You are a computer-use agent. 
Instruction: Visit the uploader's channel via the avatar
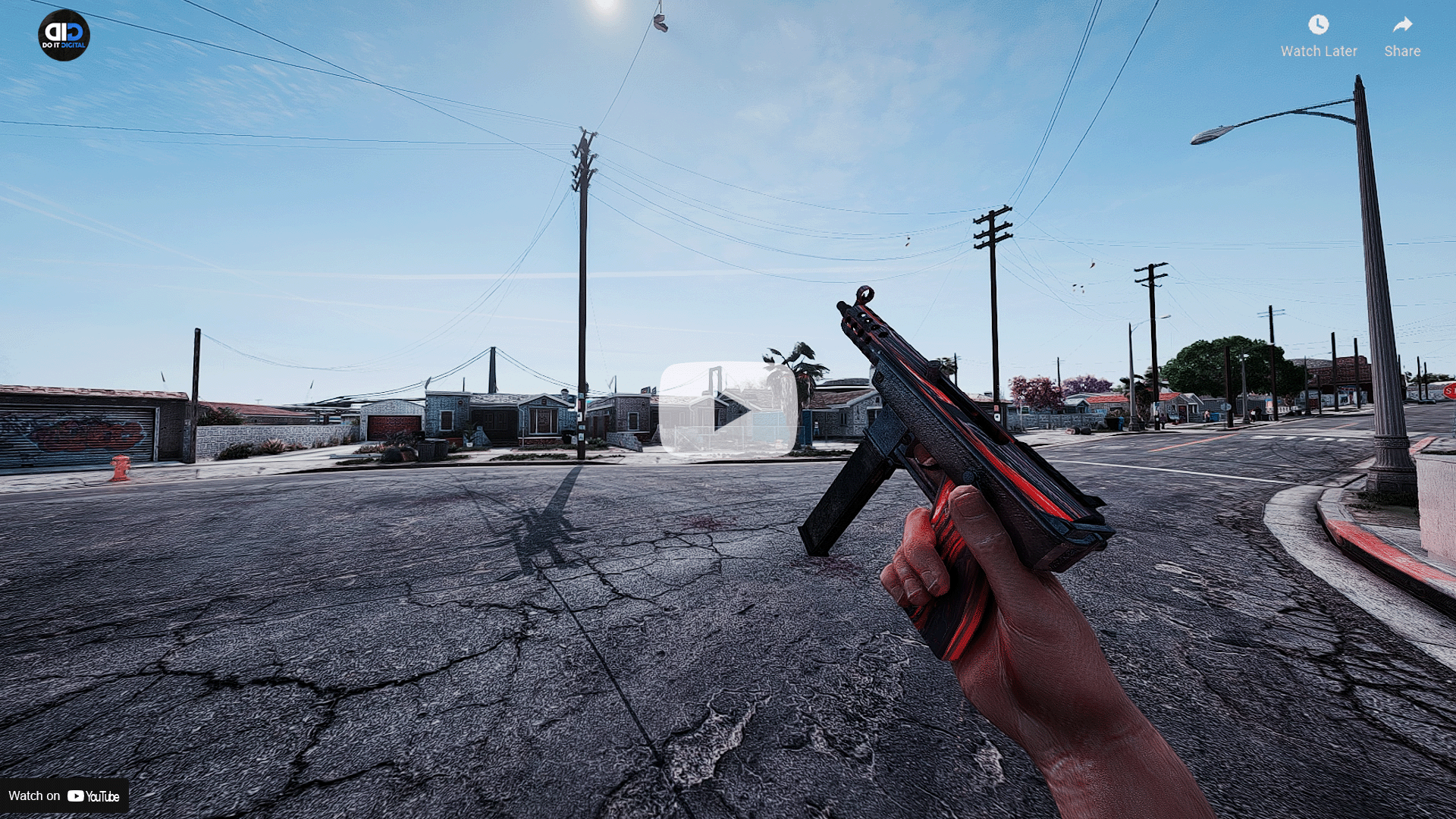[x=64, y=35]
